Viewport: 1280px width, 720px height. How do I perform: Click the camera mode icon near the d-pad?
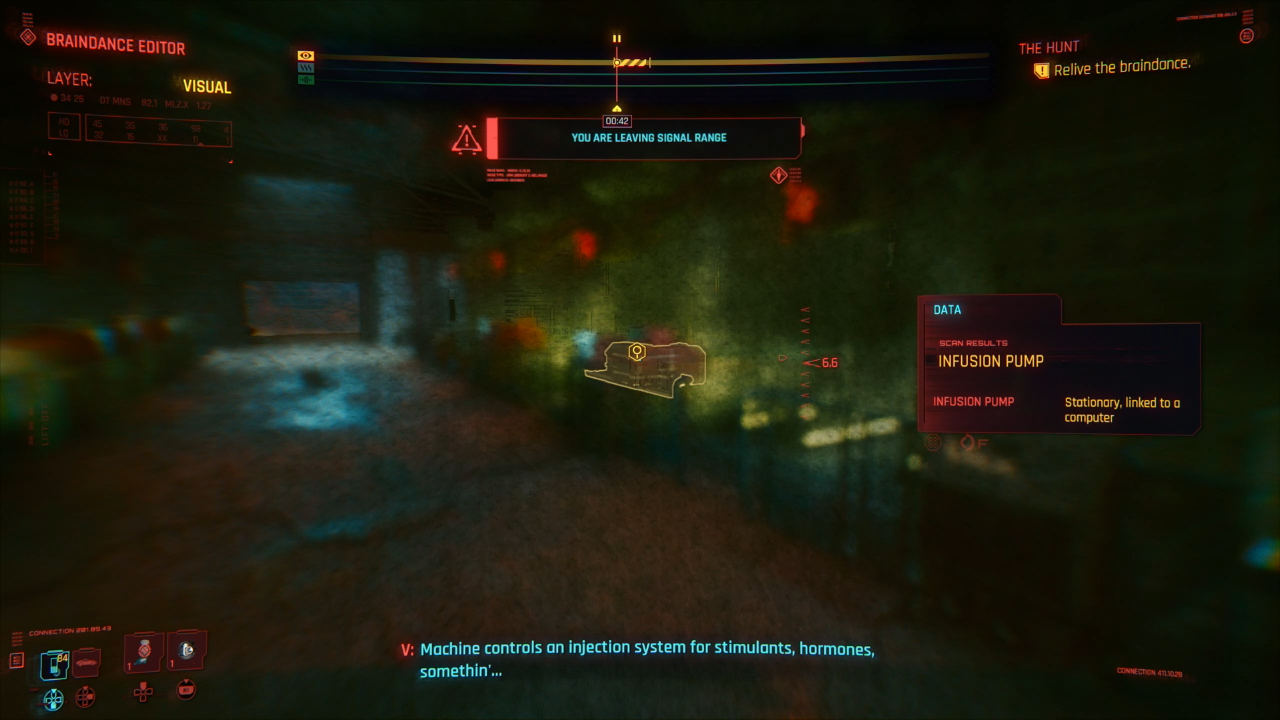click(x=186, y=690)
